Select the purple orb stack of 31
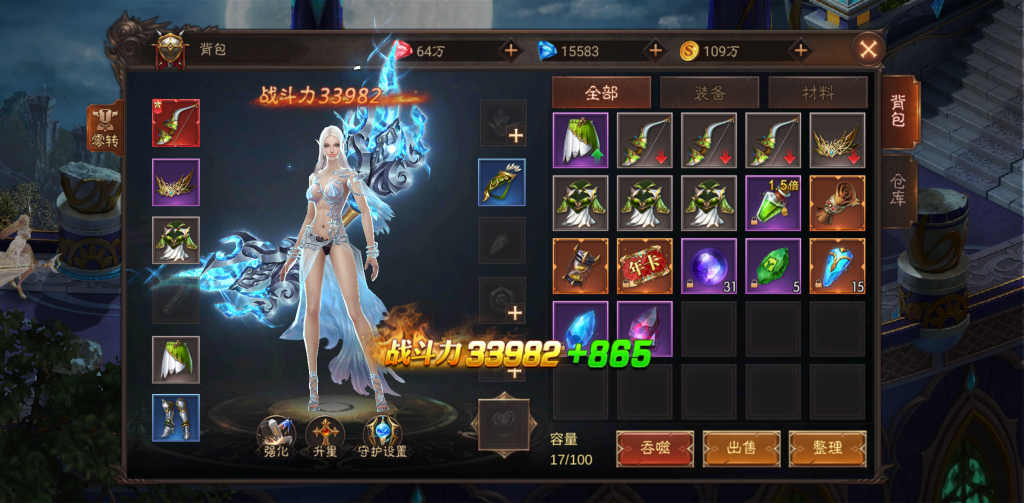Viewport: 1024px width, 503px height. [708, 265]
